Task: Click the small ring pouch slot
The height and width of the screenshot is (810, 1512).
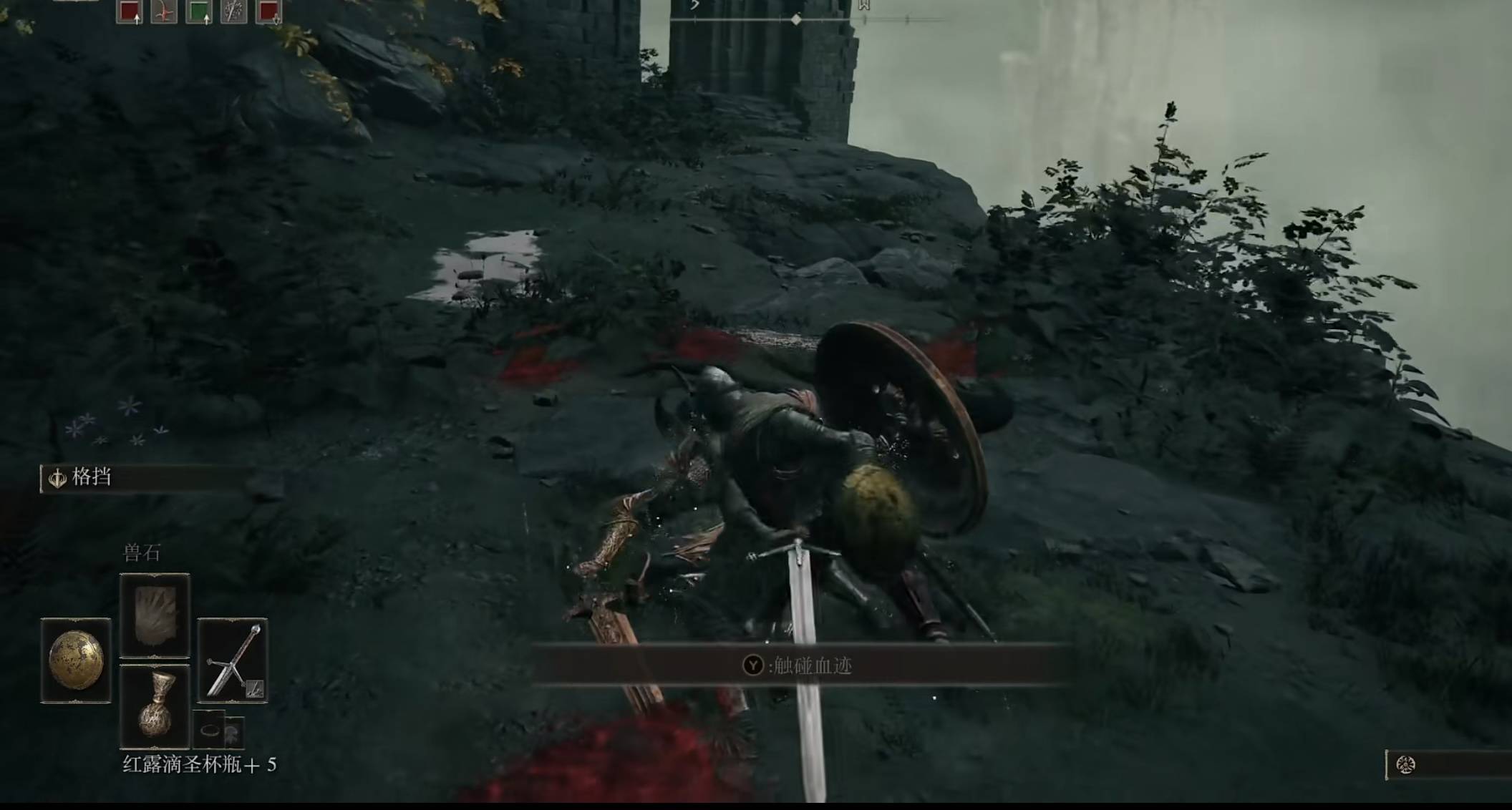Action: coord(210,730)
